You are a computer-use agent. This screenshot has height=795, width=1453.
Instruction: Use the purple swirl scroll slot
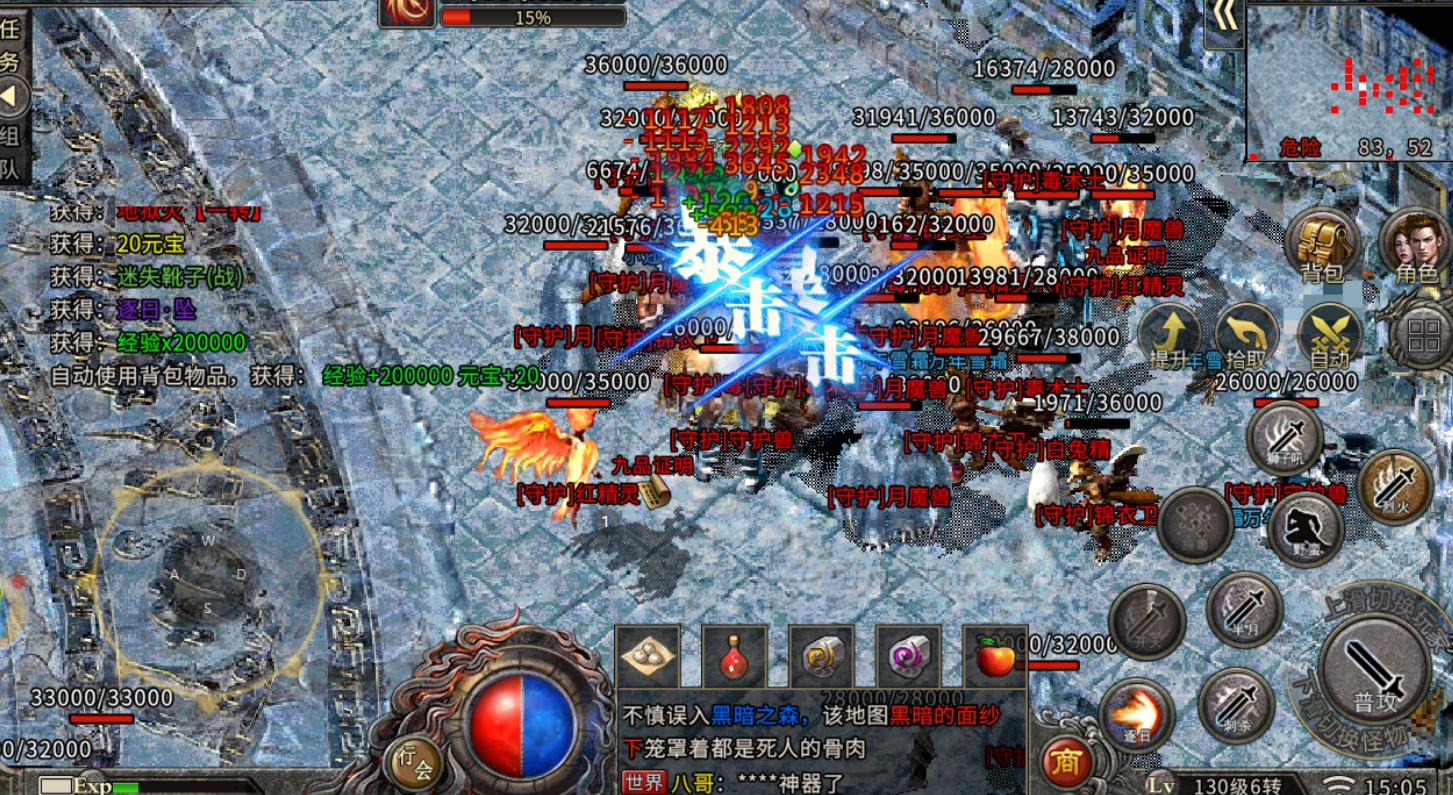(908, 657)
